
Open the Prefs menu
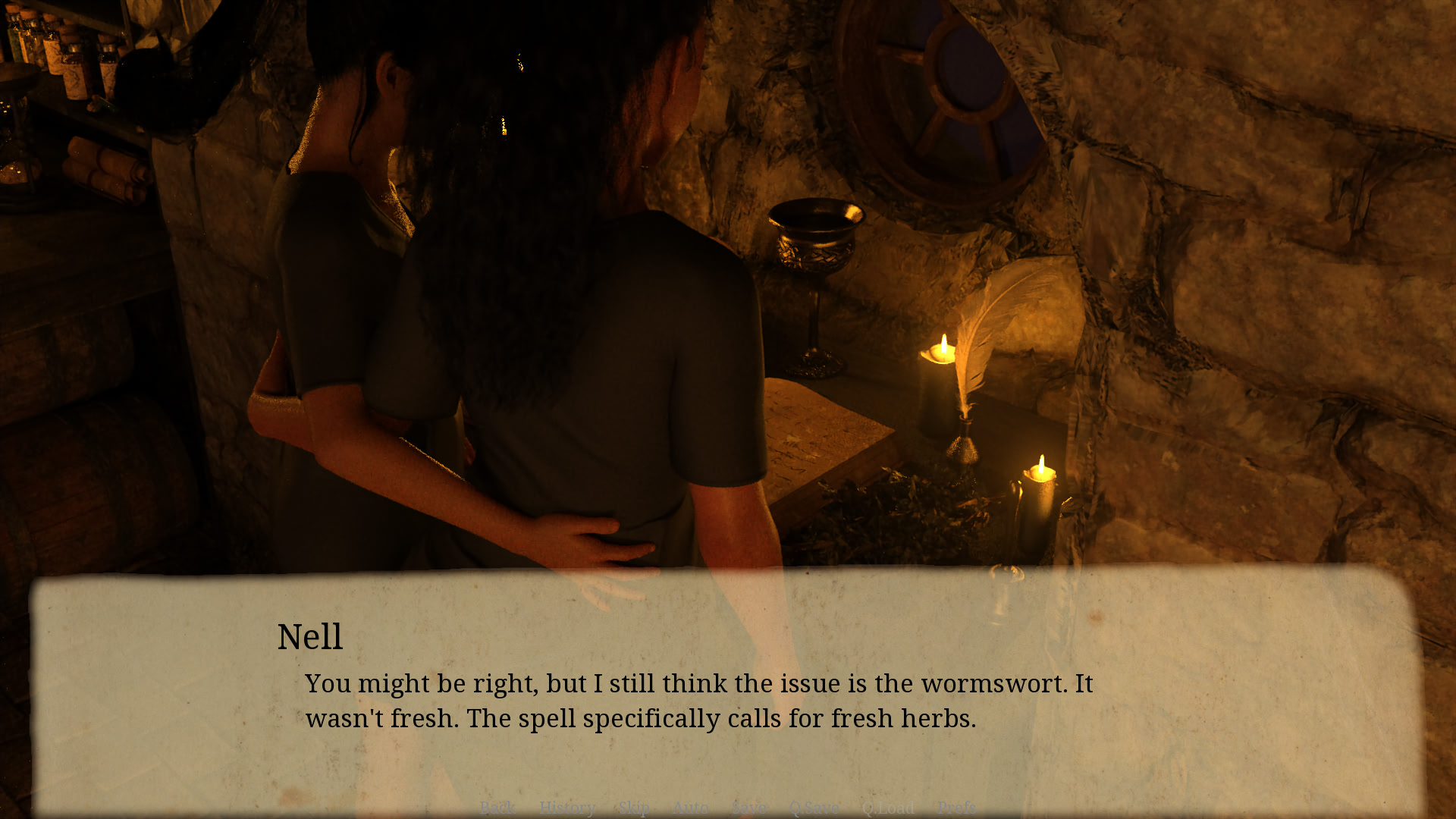[x=957, y=808]
